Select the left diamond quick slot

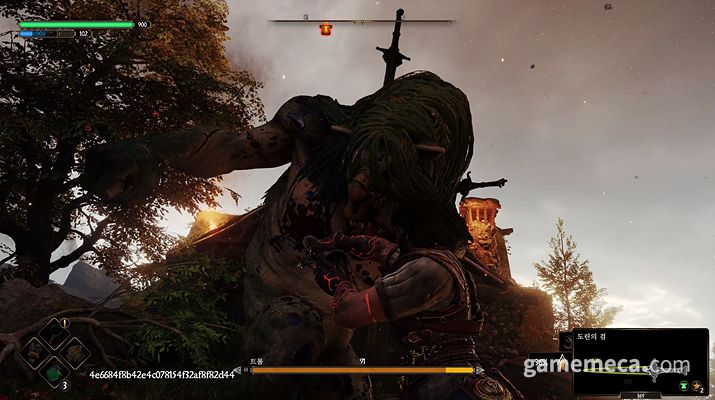pos(34,353)
